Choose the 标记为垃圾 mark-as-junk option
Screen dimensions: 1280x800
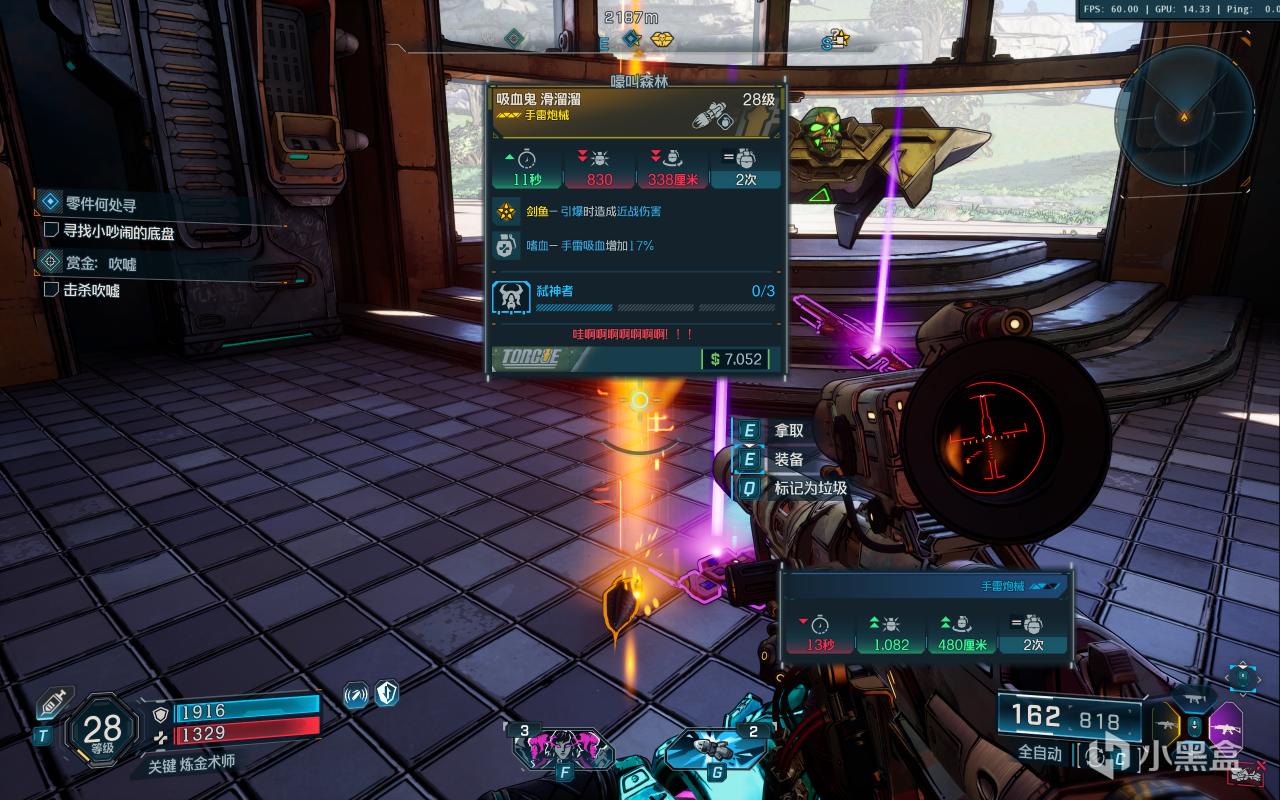click(x=808, y=489)
